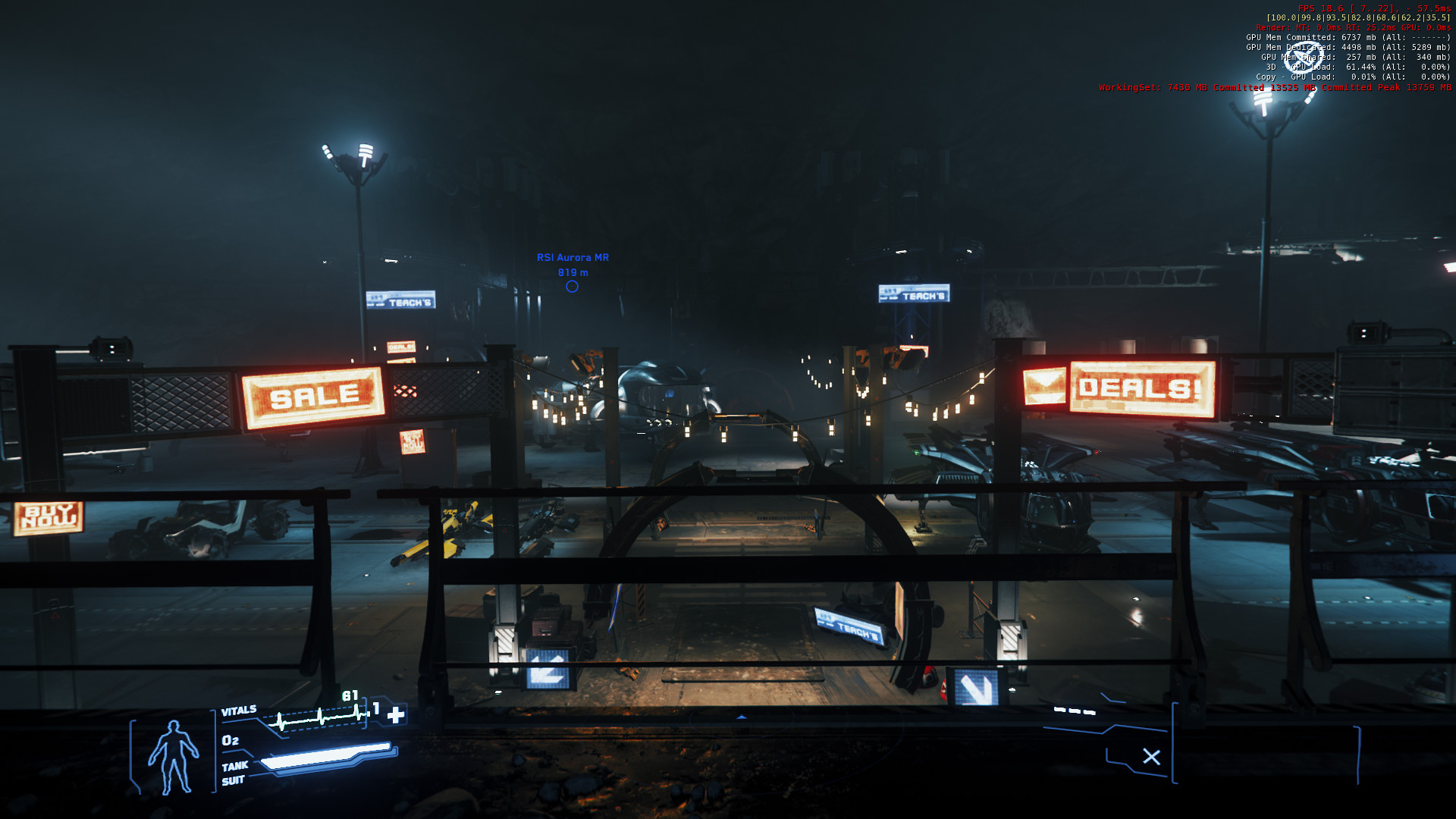The height and width of the screenshot is (819, 1456).
Task: Click the X icon on the weapon panel
Action: click(x=1151, y=757)
